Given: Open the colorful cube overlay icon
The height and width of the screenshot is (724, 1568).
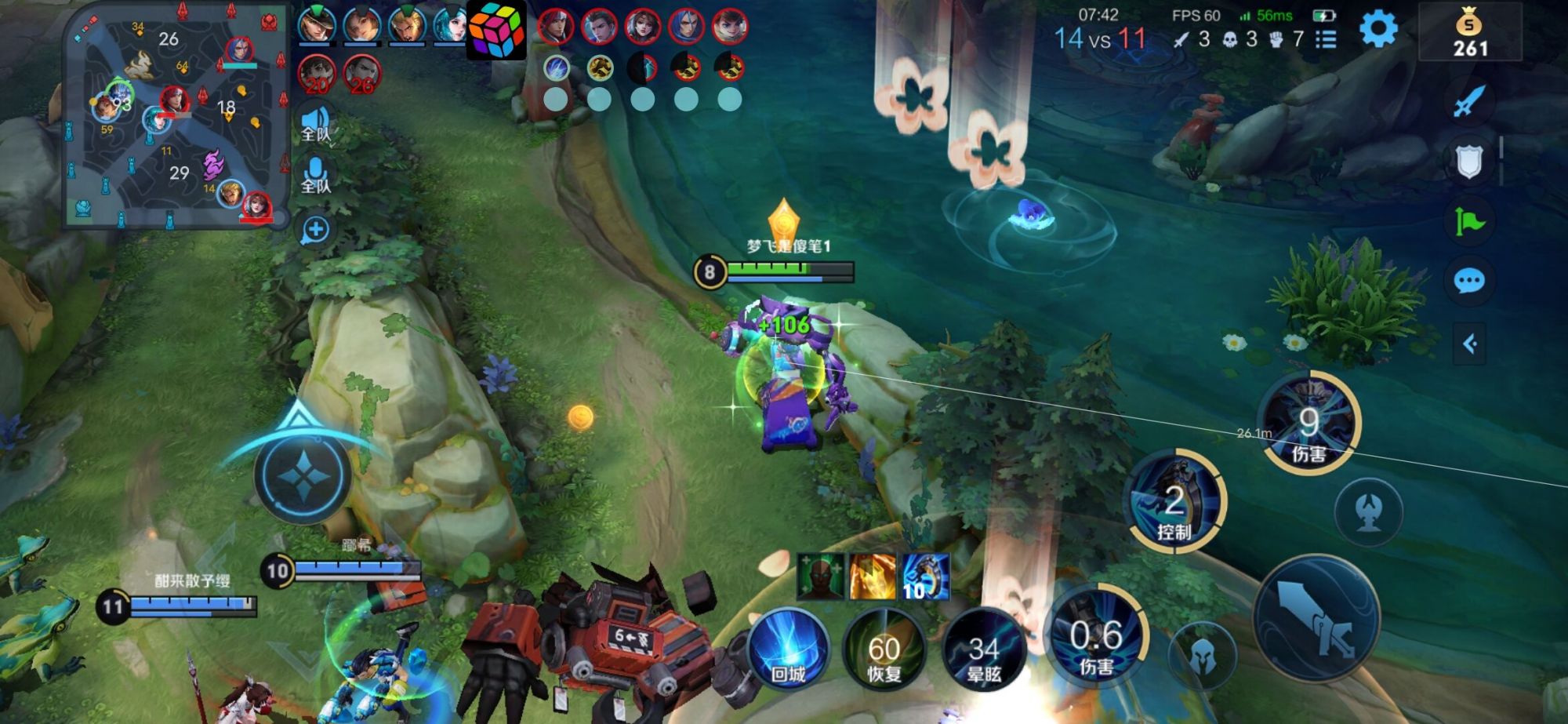Looking at the screenshot, I should [x=496, y=30].
